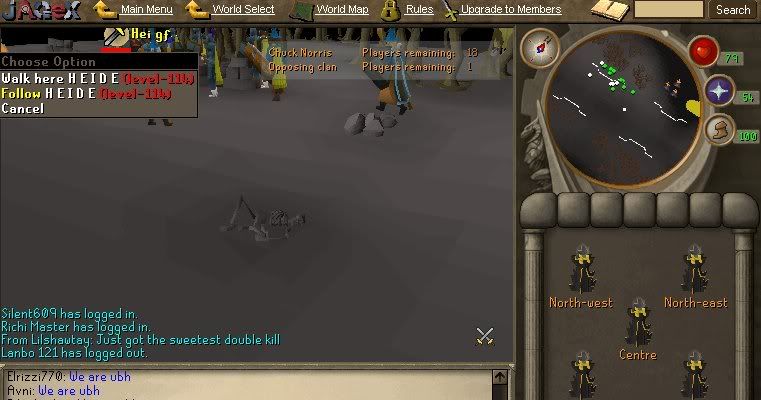Hit the Search button
761x400 pixels.
[x=733, y=10]
